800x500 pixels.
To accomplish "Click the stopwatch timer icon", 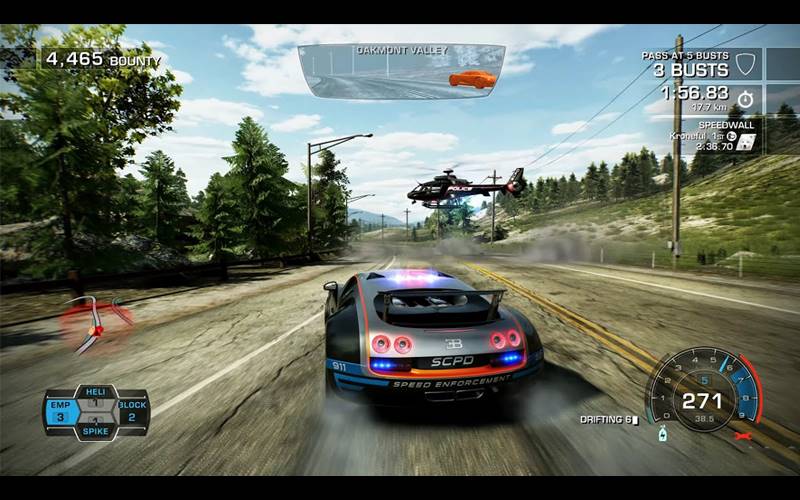I will tap(745, 99).
